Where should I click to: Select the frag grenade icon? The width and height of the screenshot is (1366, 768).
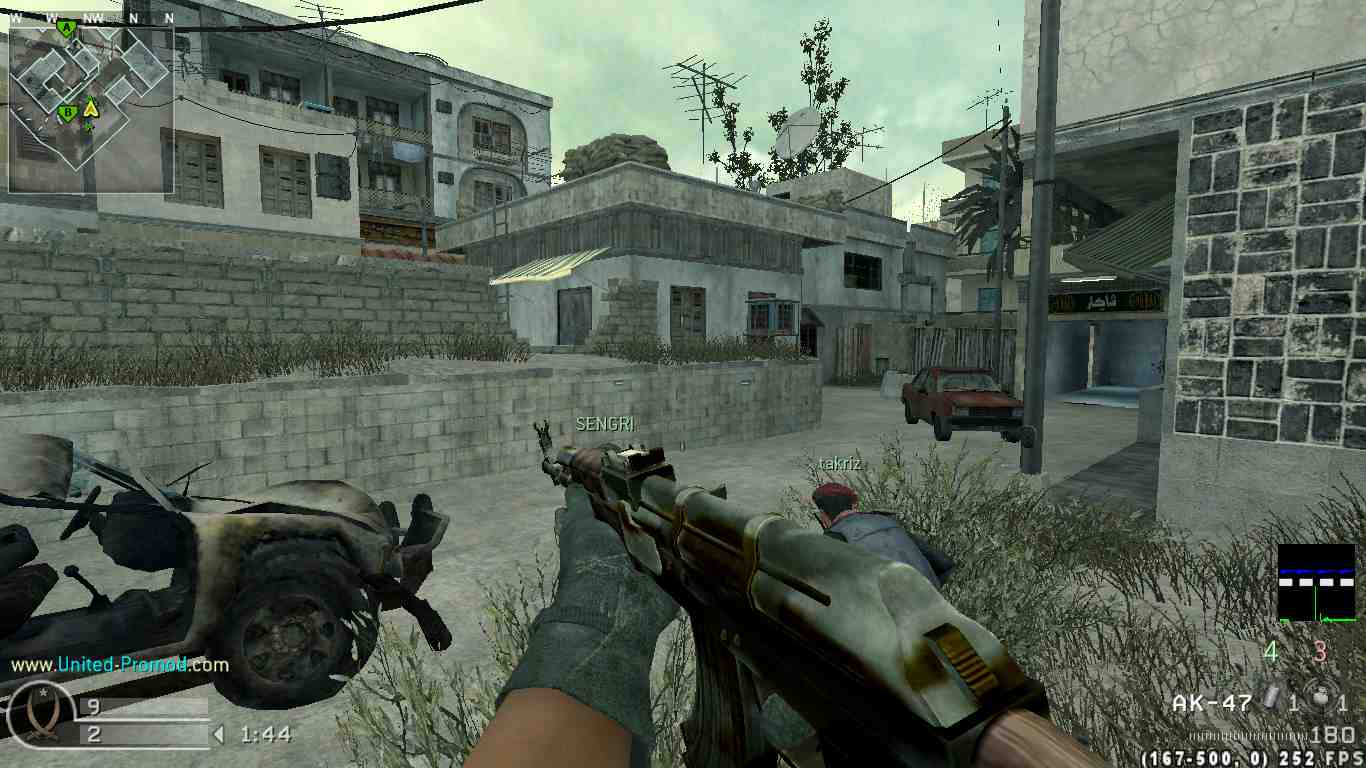point(1321,699)
